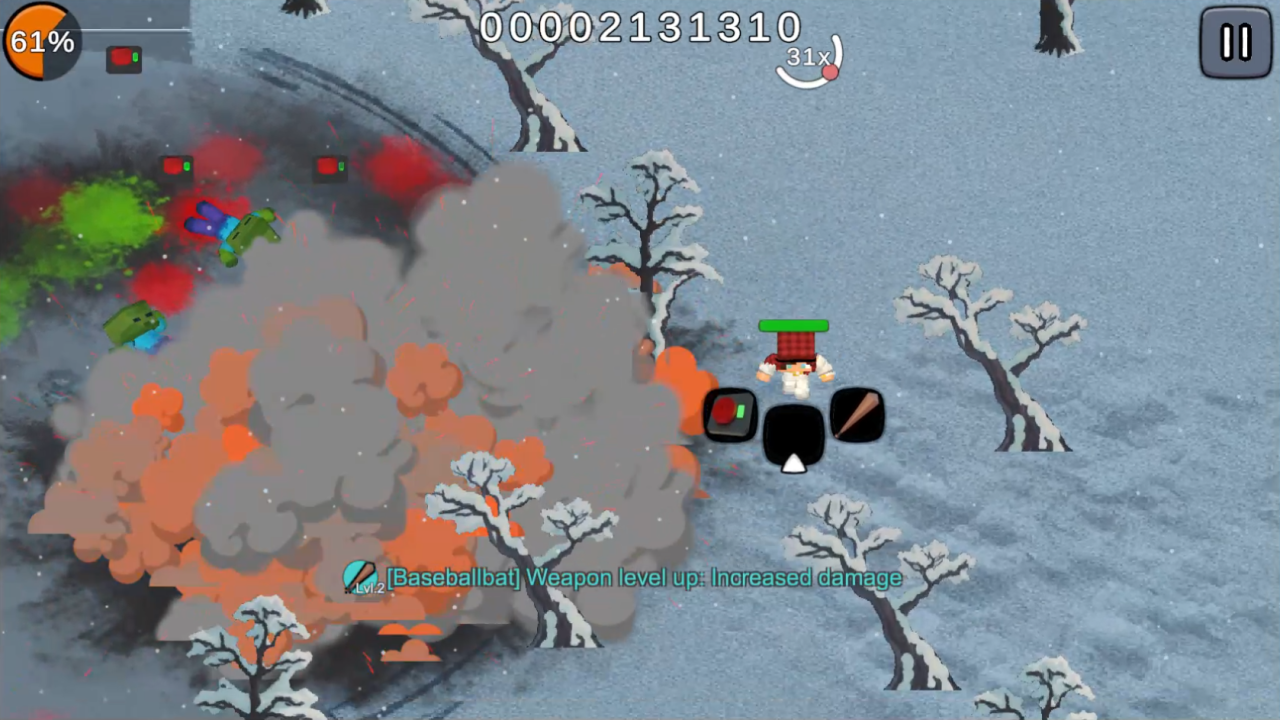Viewport: 1280px width, 720px height.
Task: Click the player's green health bar
Action: 793,325
